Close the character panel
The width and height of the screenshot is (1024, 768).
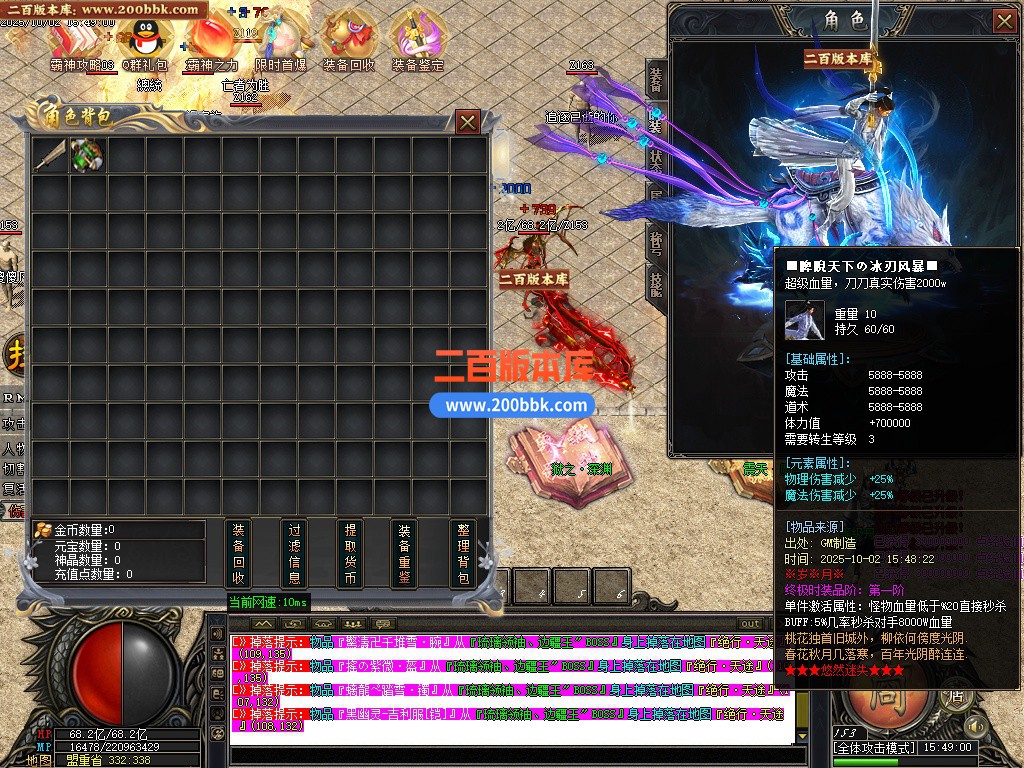tap(1004, 20)
